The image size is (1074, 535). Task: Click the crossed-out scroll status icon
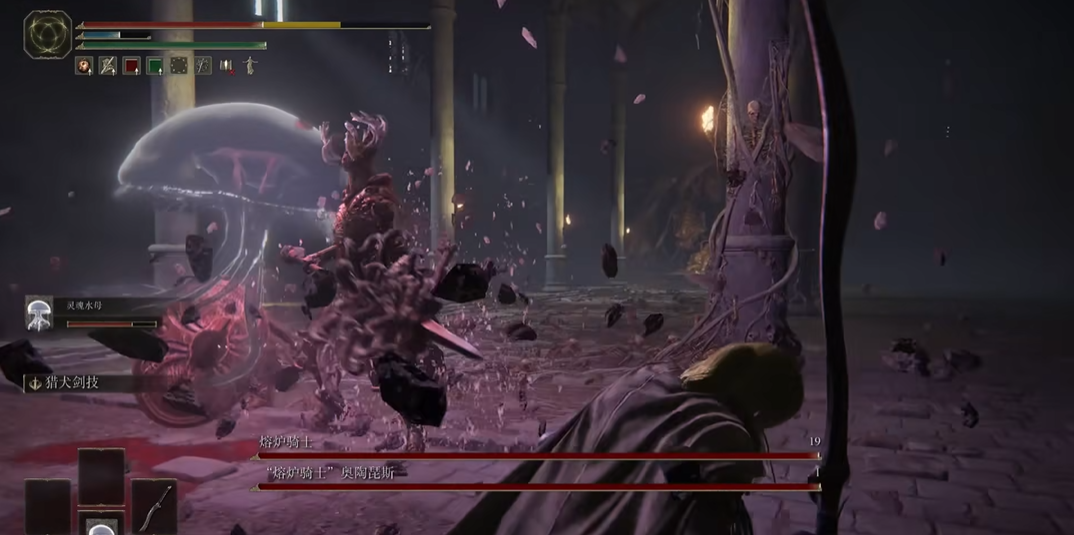click(x=108, y=66)
